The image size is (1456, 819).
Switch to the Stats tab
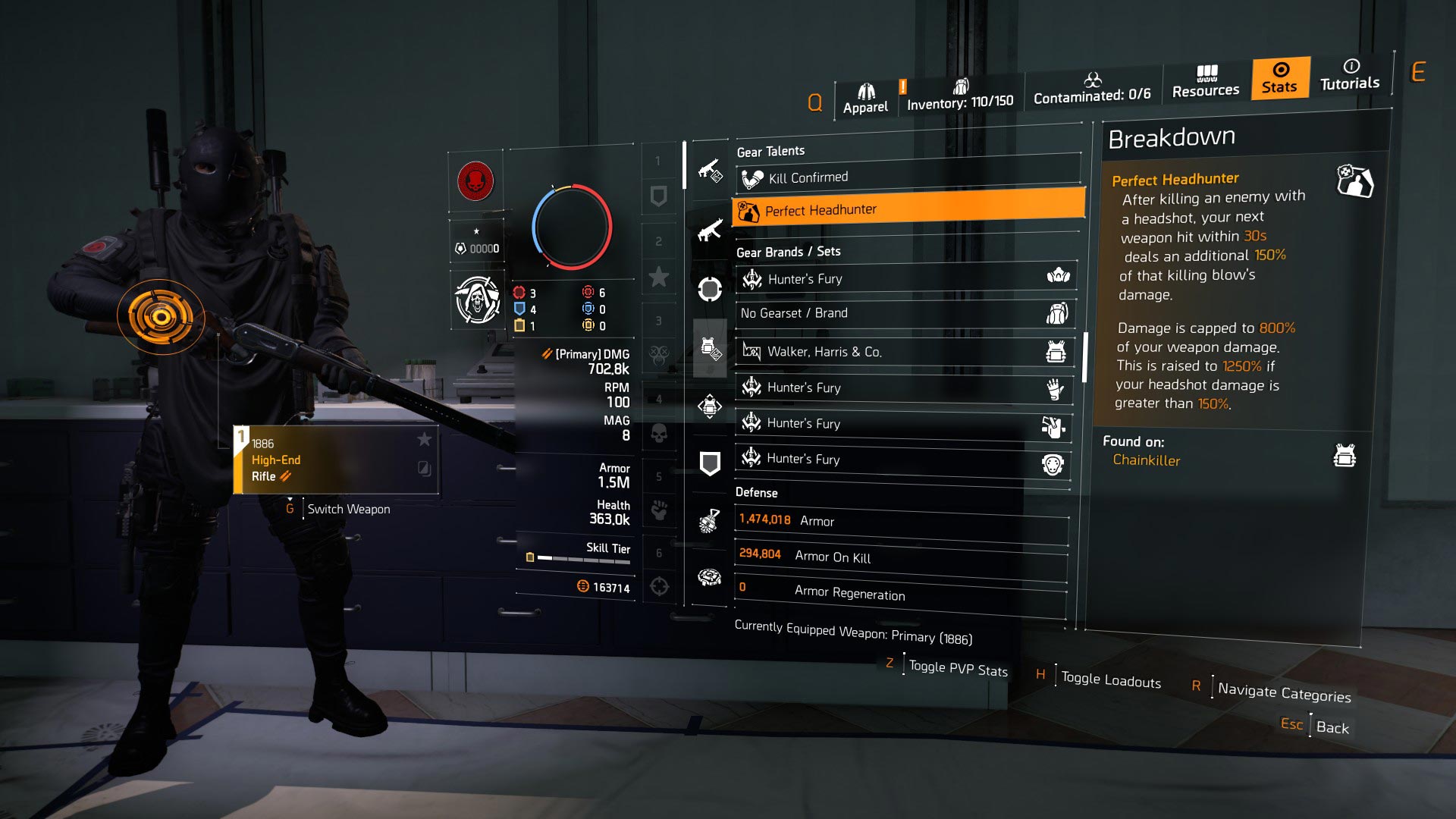point(1280,78)
